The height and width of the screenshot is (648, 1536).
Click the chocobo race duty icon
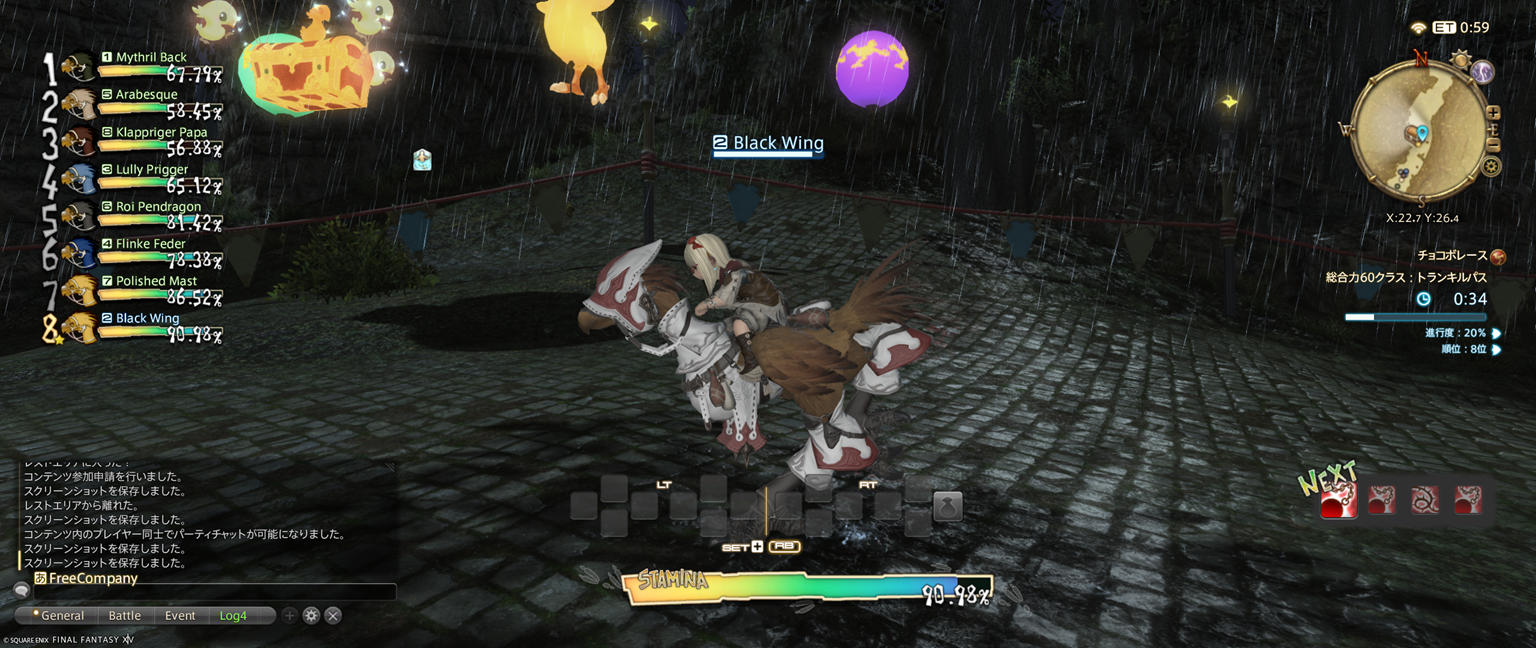coord(1497,257)
